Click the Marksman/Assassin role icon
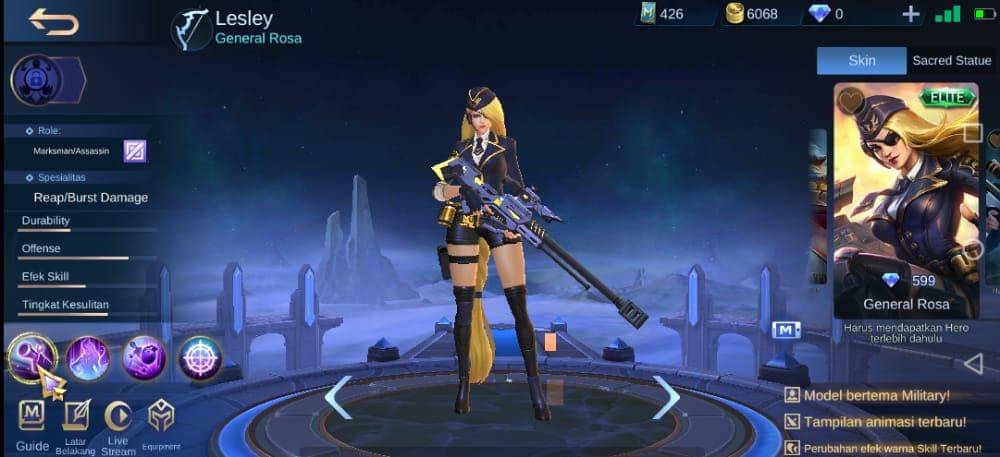The width and height of the screenshot is (1000, 457). 135,151
